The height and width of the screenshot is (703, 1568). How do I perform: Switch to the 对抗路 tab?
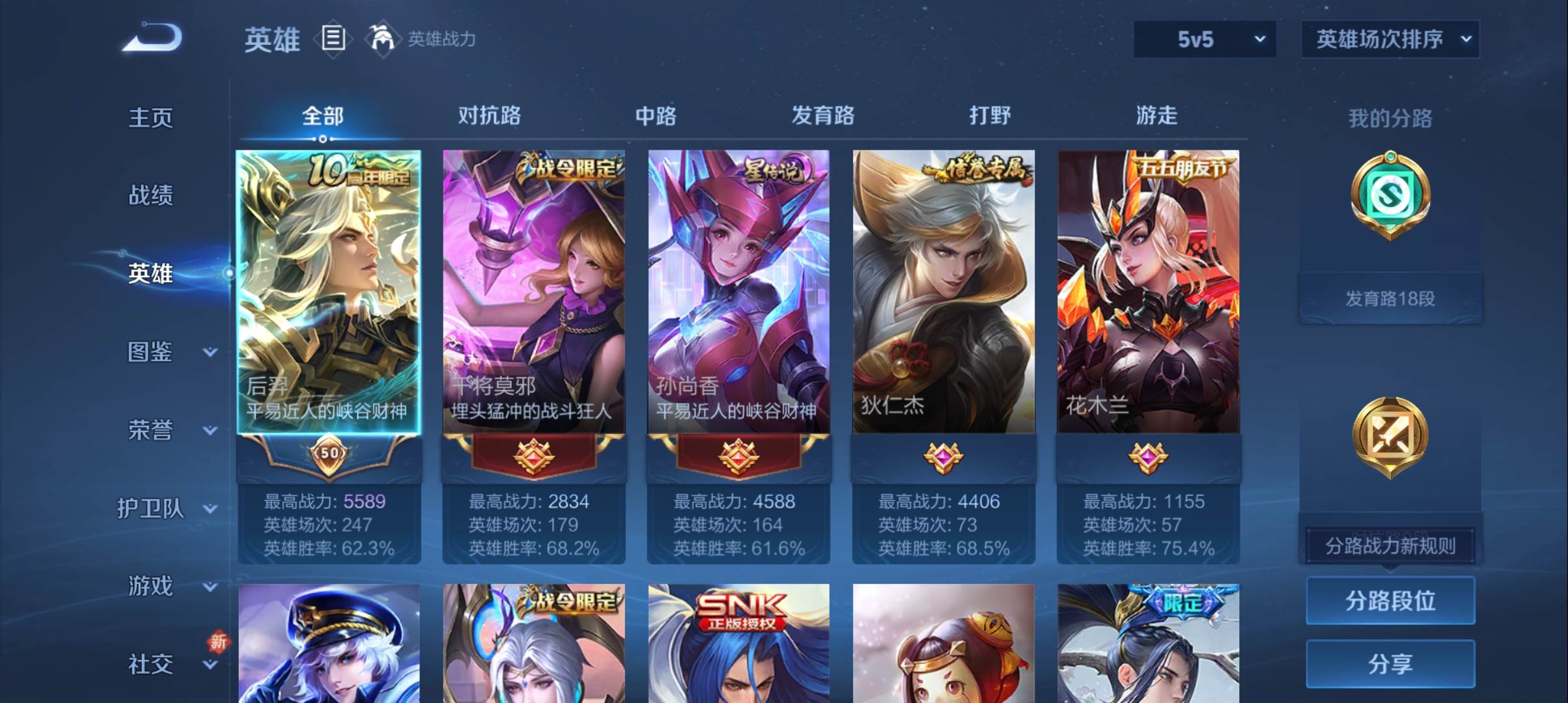489,116
